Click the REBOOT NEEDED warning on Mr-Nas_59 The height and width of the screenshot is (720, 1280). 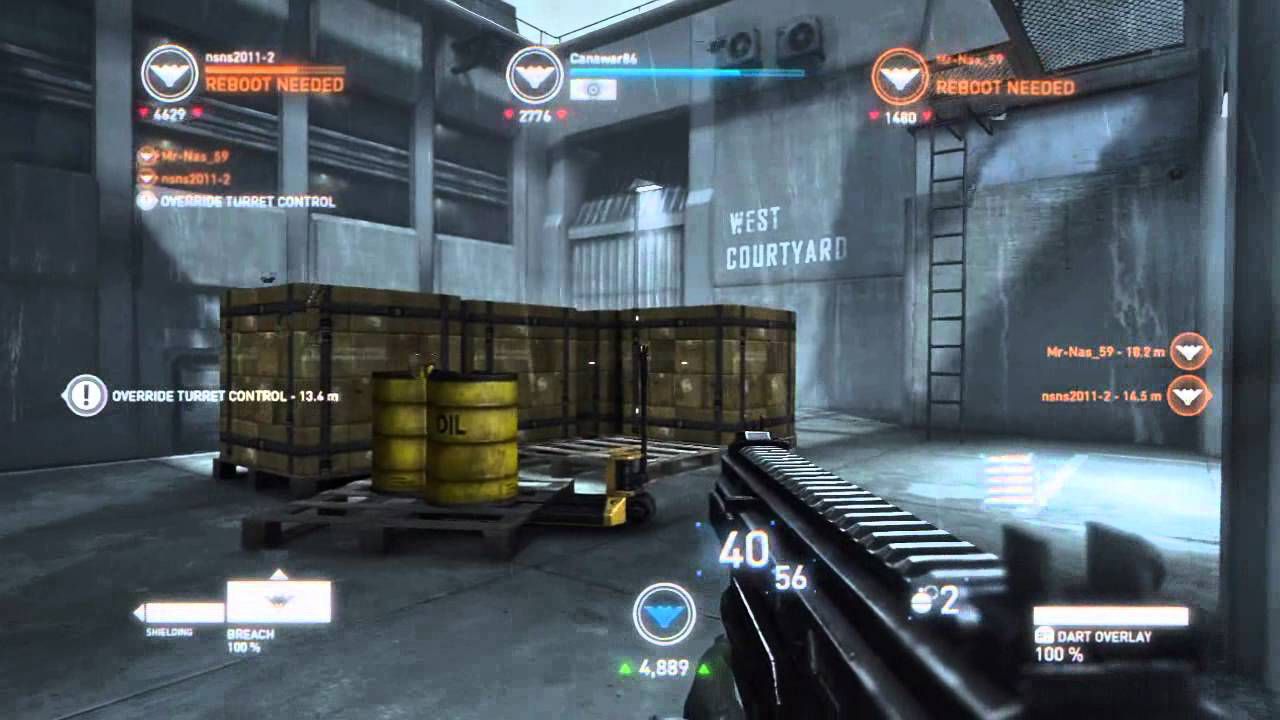tap(1003, 87)
